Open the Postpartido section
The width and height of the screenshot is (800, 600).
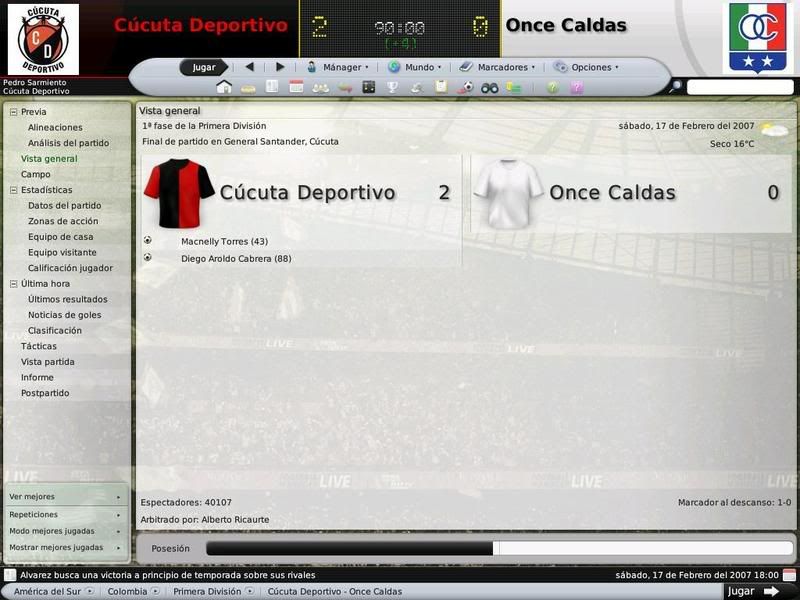(x=45, y=393)
